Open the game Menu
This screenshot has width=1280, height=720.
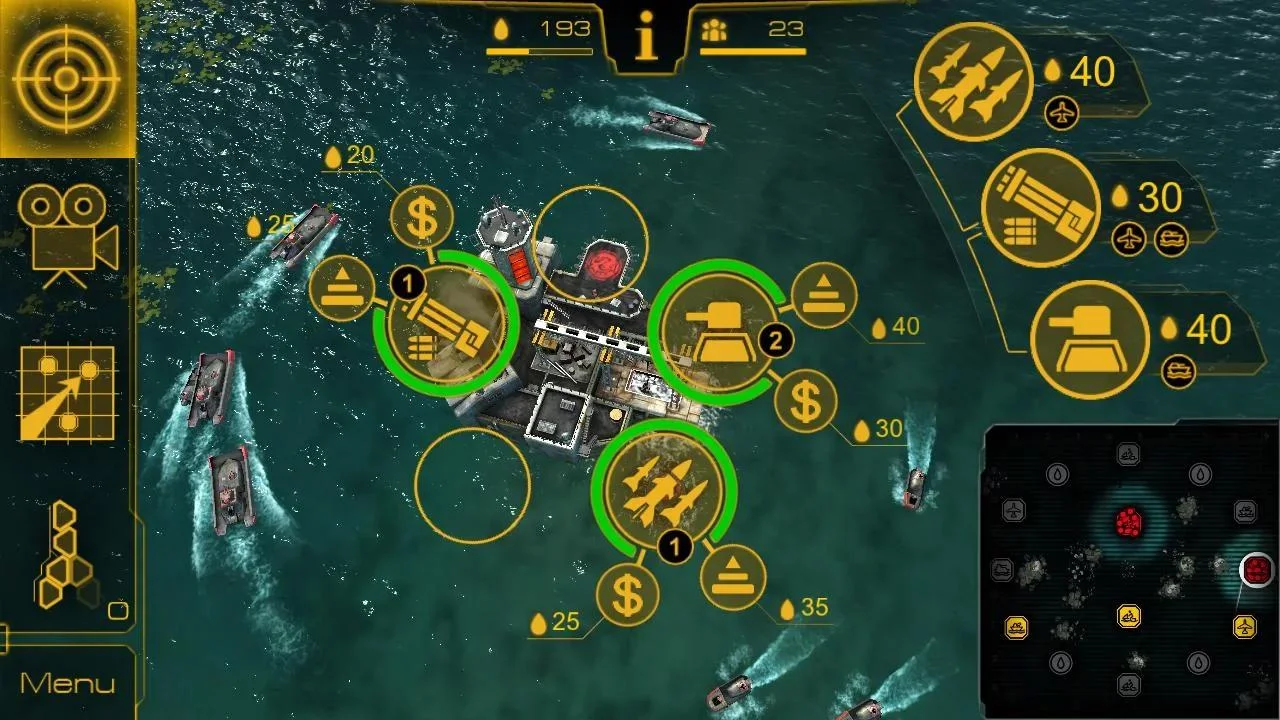coord(68,683)
